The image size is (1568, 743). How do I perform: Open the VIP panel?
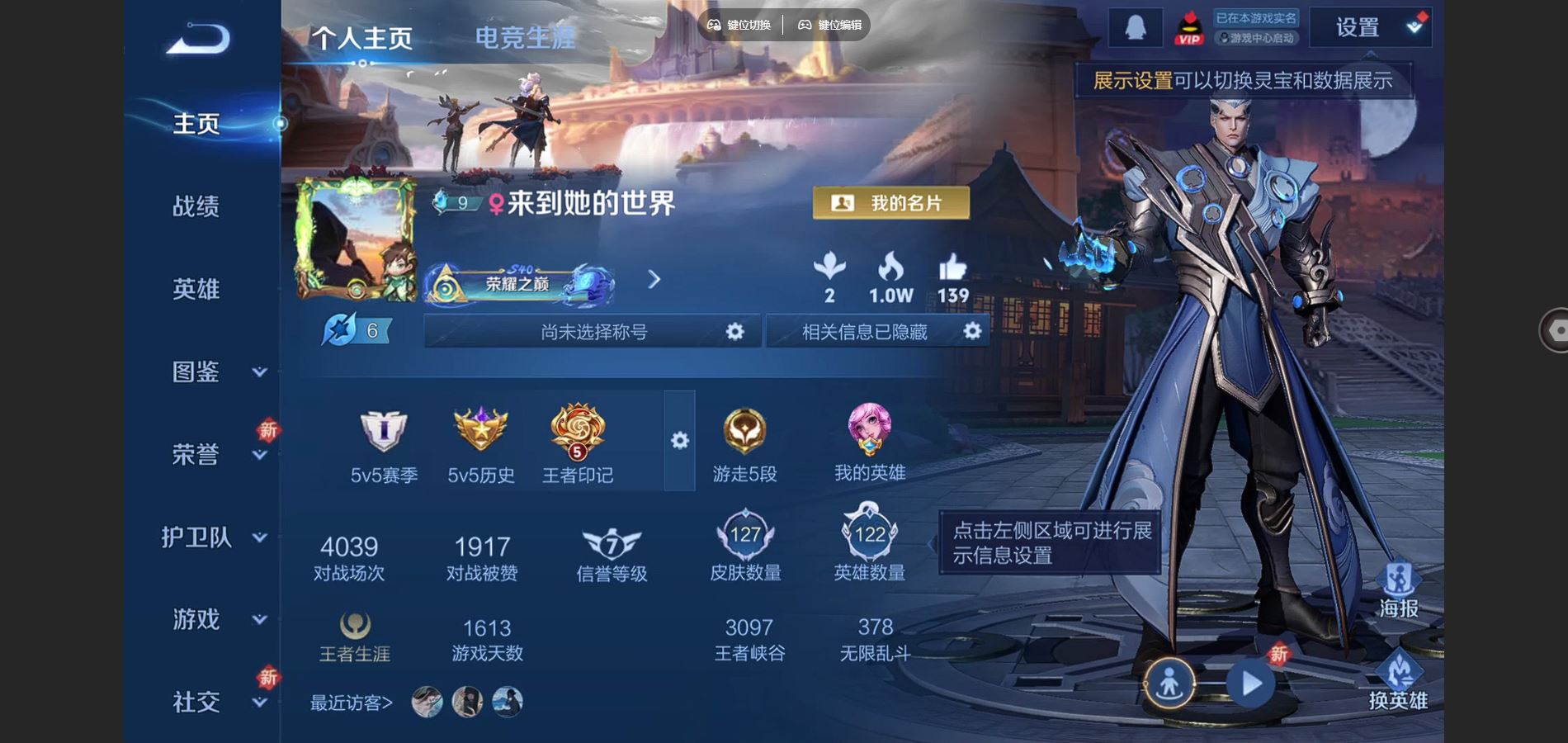point(1188,27)
